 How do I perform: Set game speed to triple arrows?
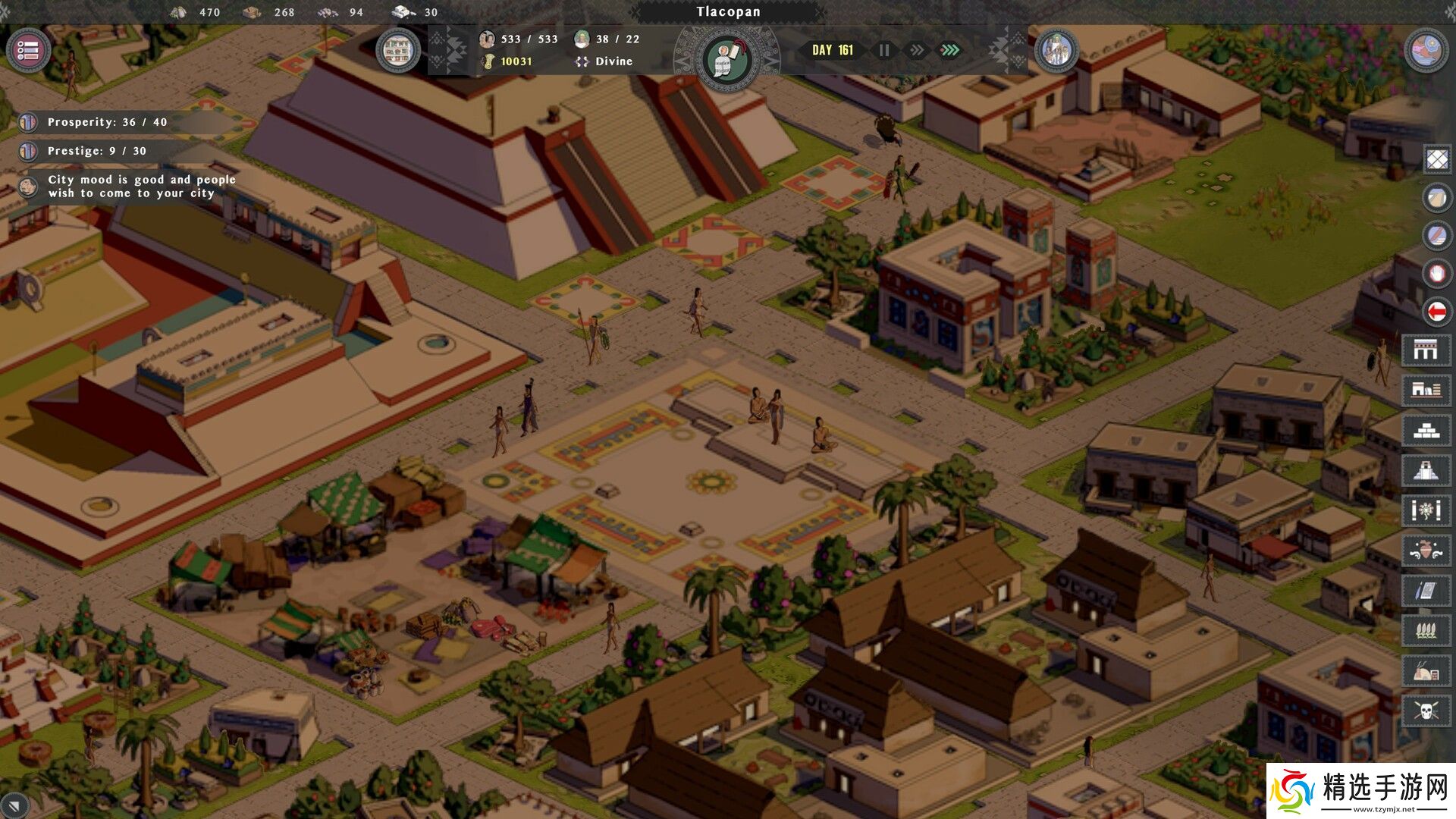[949, 50]
